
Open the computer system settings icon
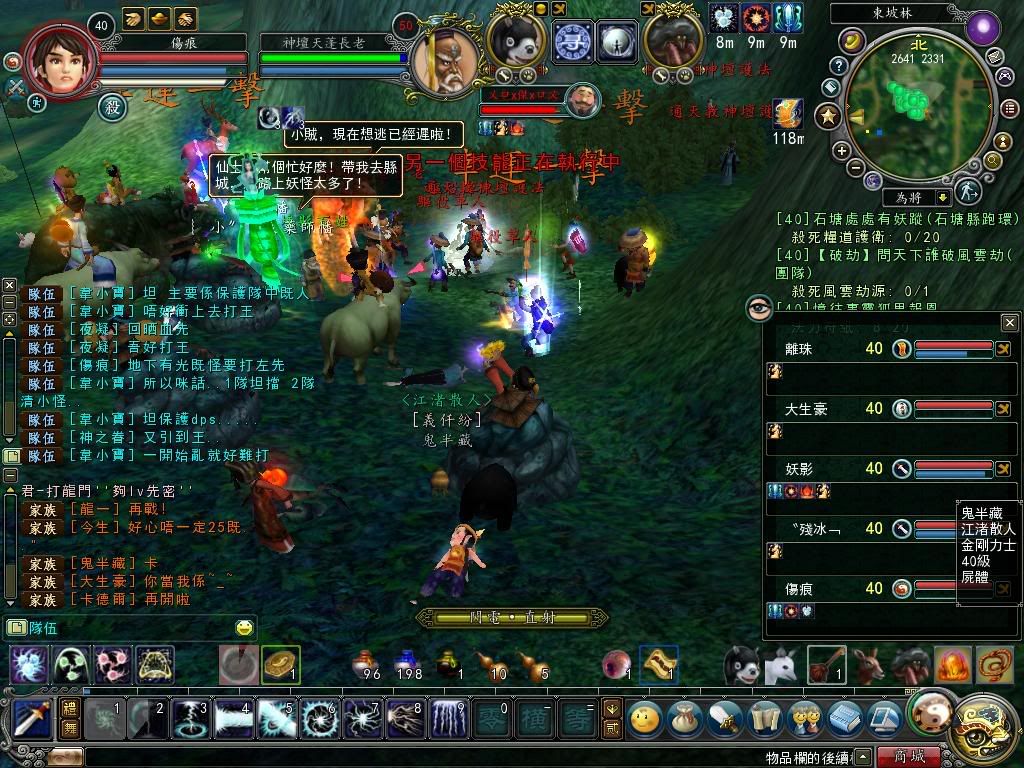[884, 718]
